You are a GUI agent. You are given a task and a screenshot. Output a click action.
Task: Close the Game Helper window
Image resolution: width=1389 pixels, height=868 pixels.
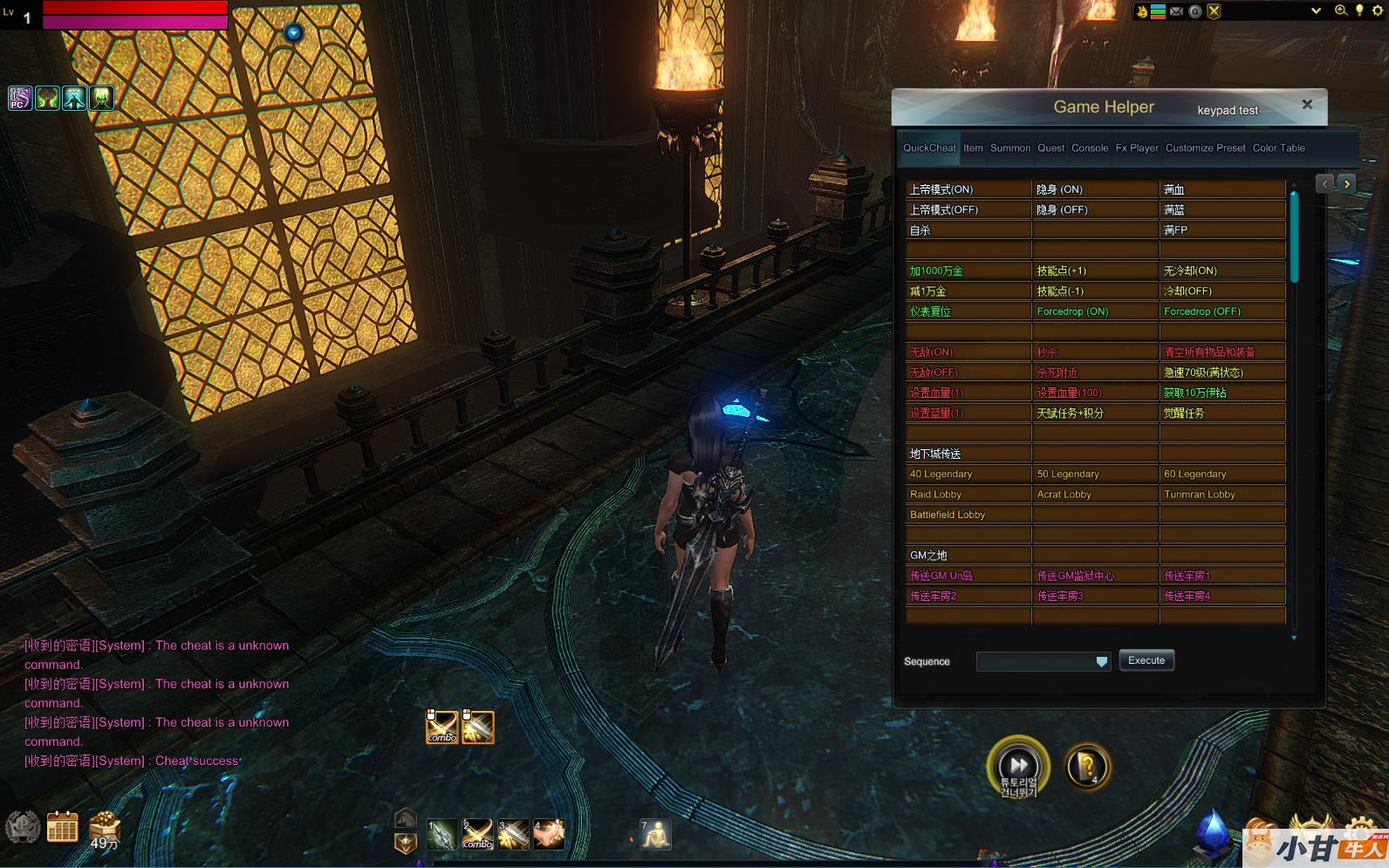point(1307,105)
